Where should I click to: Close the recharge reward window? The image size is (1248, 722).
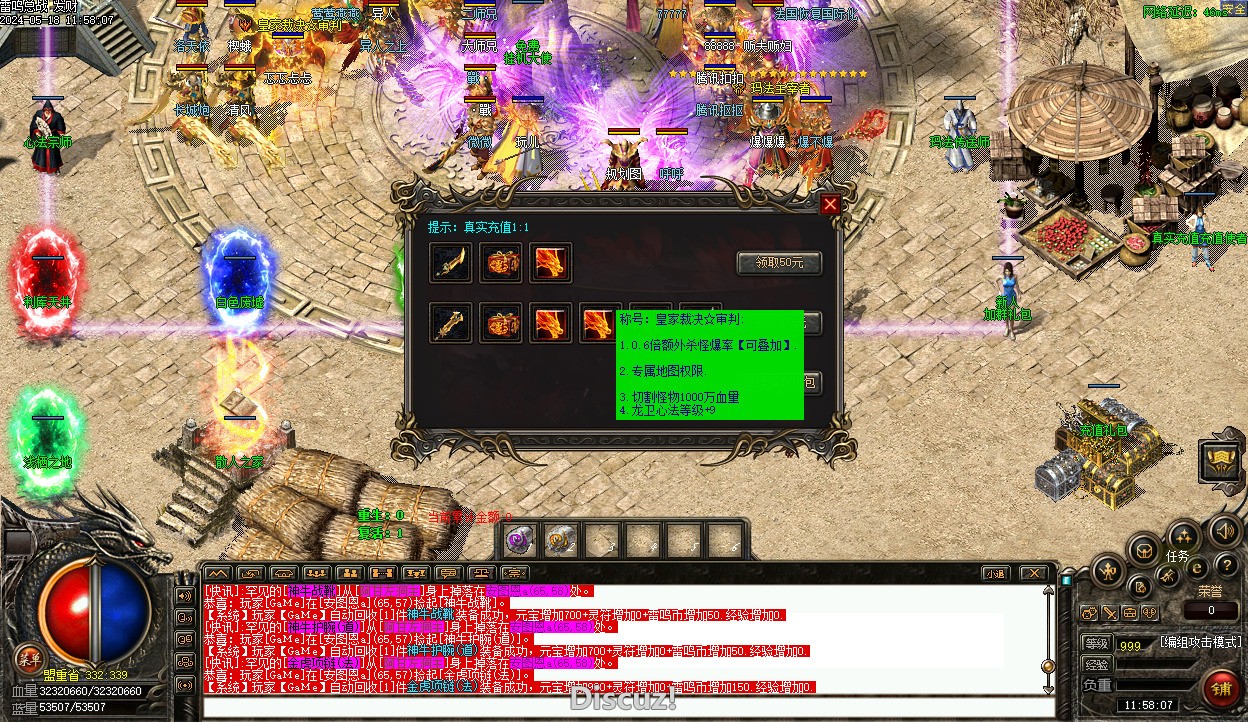coord(830,205)
